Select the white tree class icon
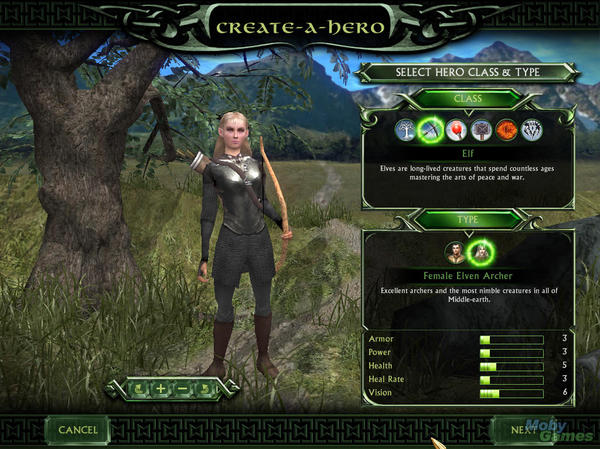This screenshot has width=600, height=449. (x=405, y=129)
